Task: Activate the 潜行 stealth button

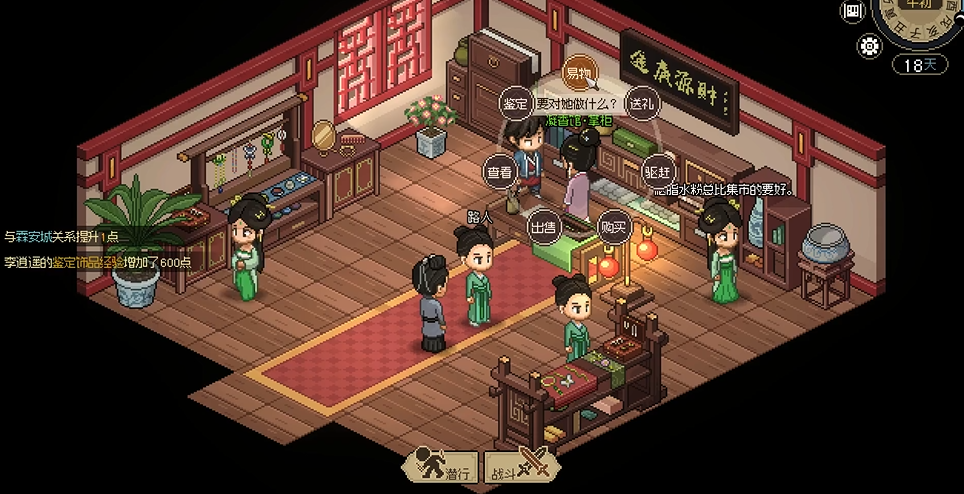Action: click(441, 467)
